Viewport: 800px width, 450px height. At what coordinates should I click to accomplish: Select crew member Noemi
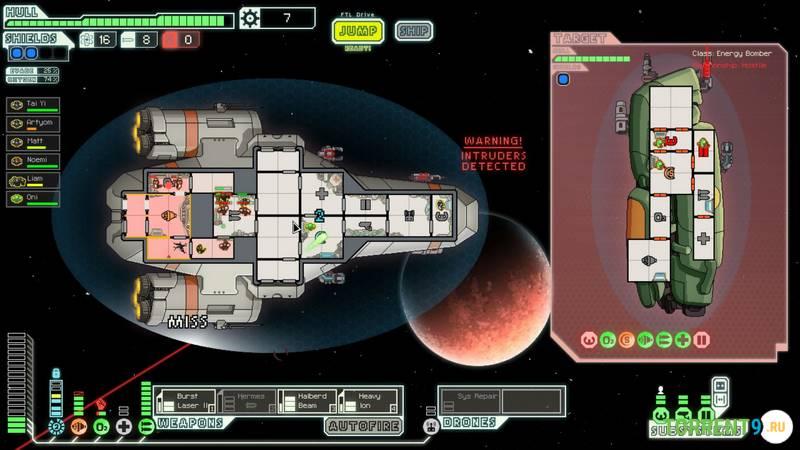(34, 161)
